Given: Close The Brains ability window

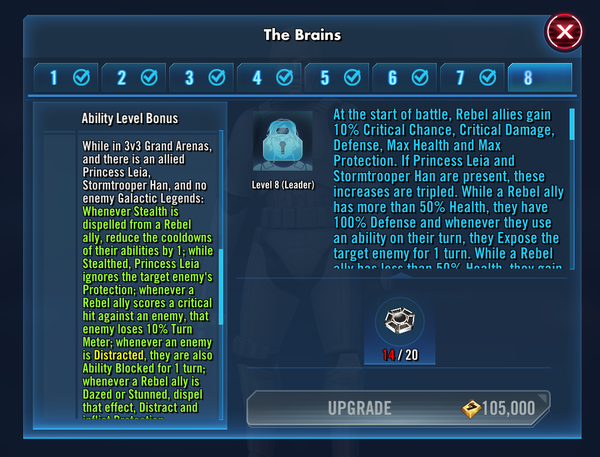Looking at the screenshot, I should pyautogui.click(x=565, y=33).
